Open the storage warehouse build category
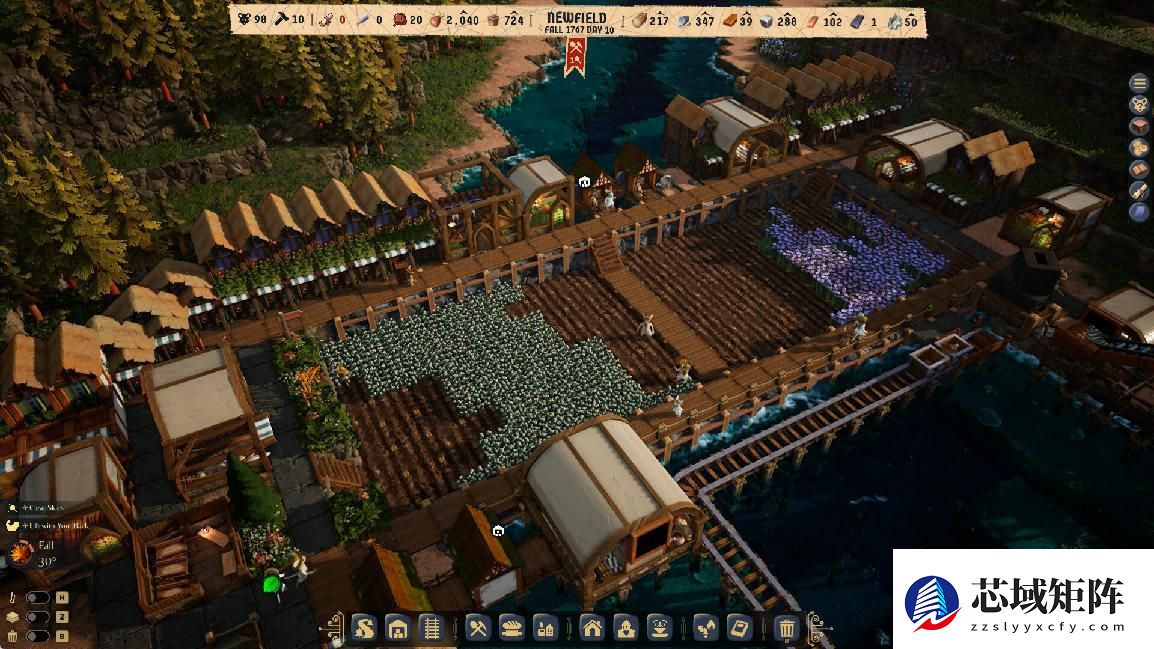The image size is (1154, 649). 398,629
